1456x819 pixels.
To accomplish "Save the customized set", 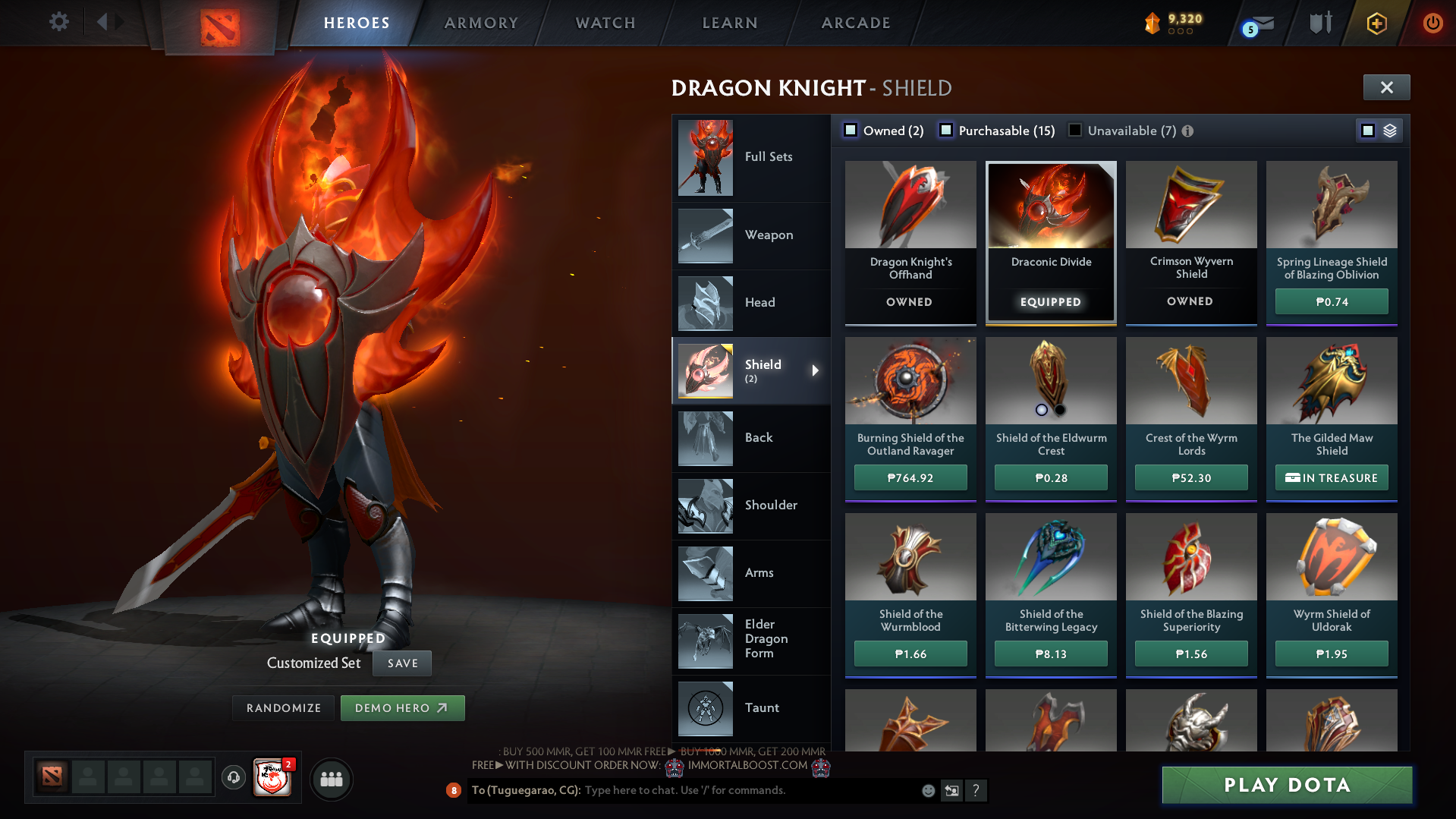I will click(401, 663).
